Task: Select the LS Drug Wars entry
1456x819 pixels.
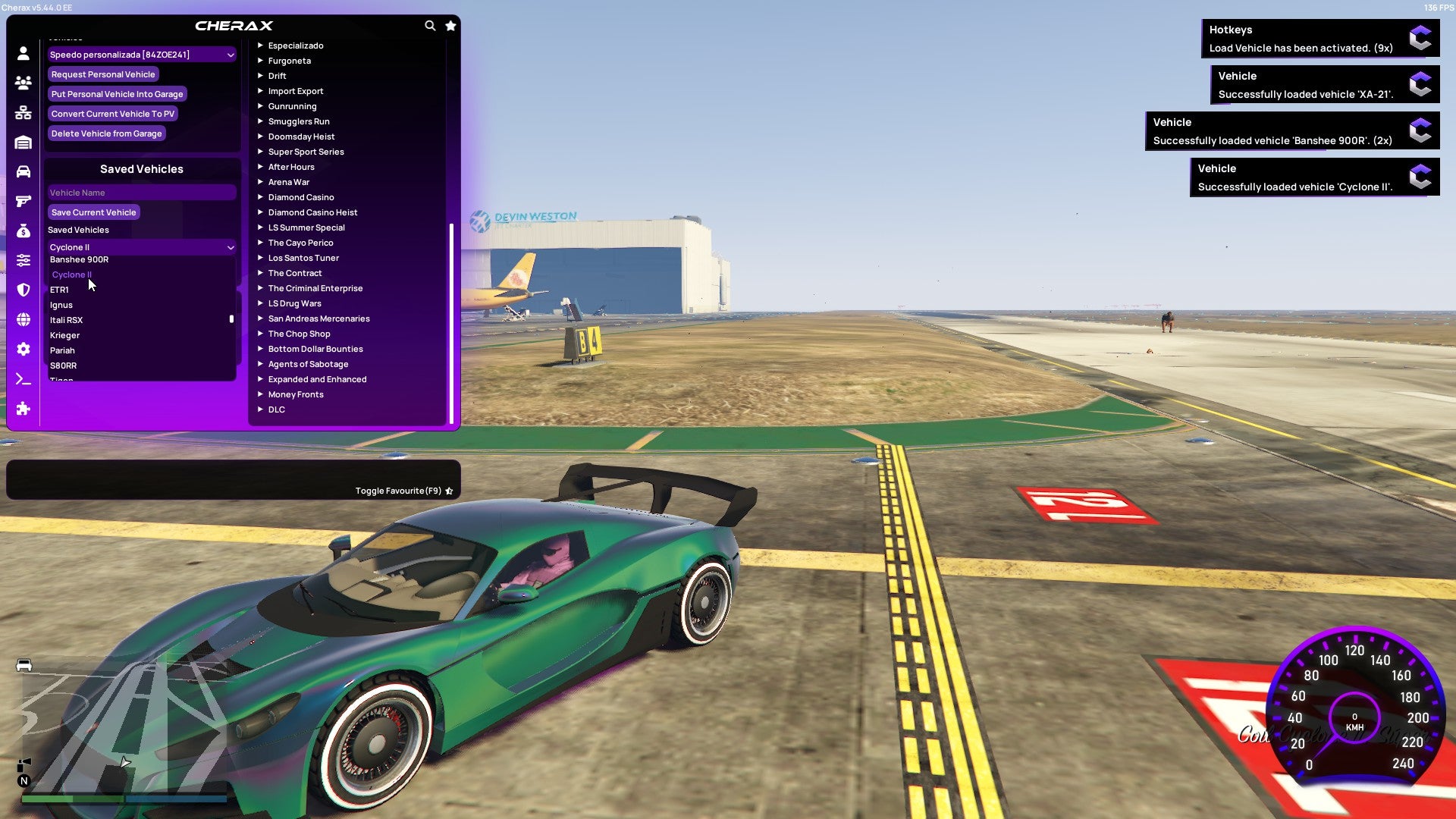Action: pyautogui.click(x=293, y=303)
